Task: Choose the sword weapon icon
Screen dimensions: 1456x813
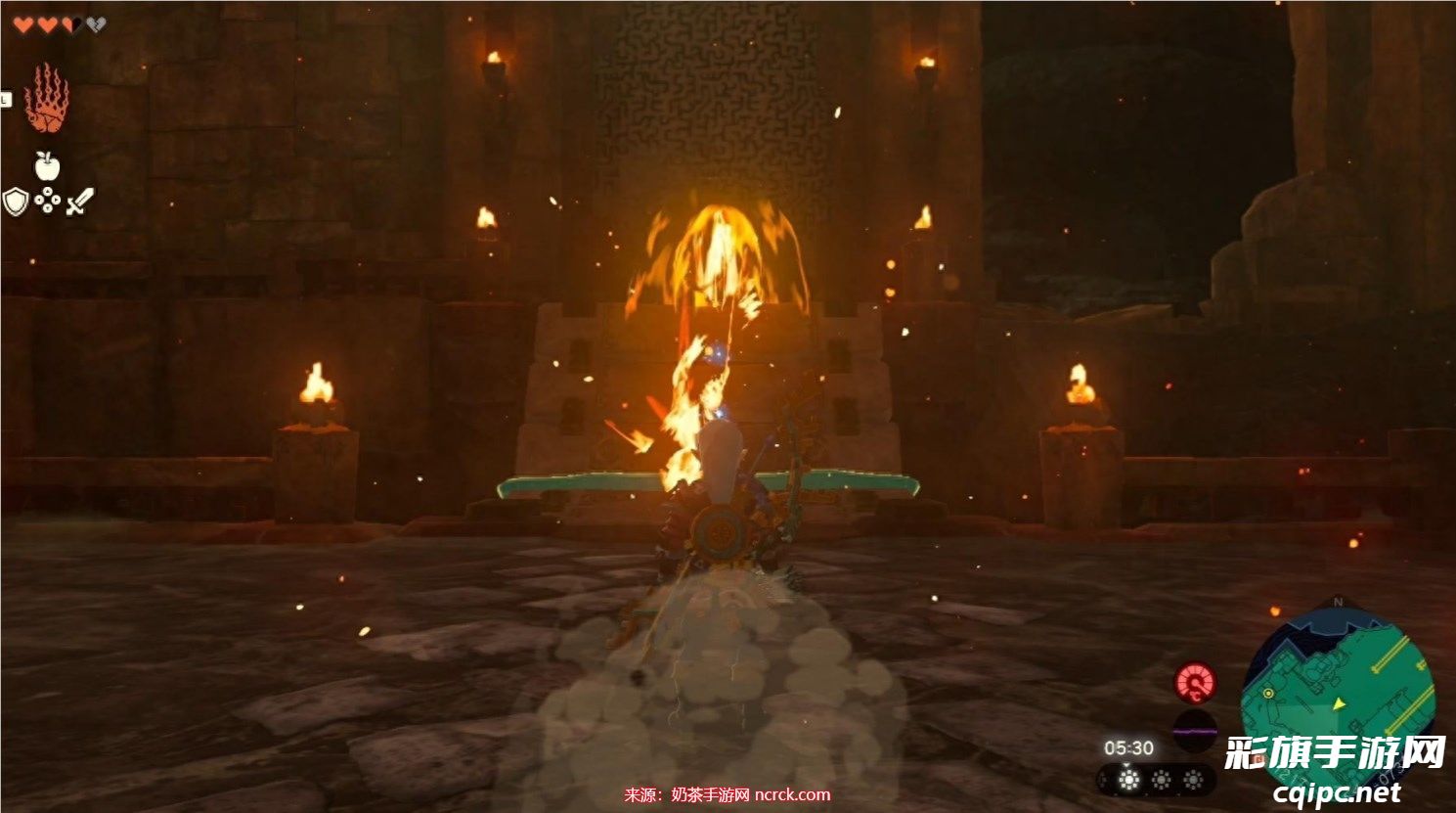Action: click(x=79, y=202)
